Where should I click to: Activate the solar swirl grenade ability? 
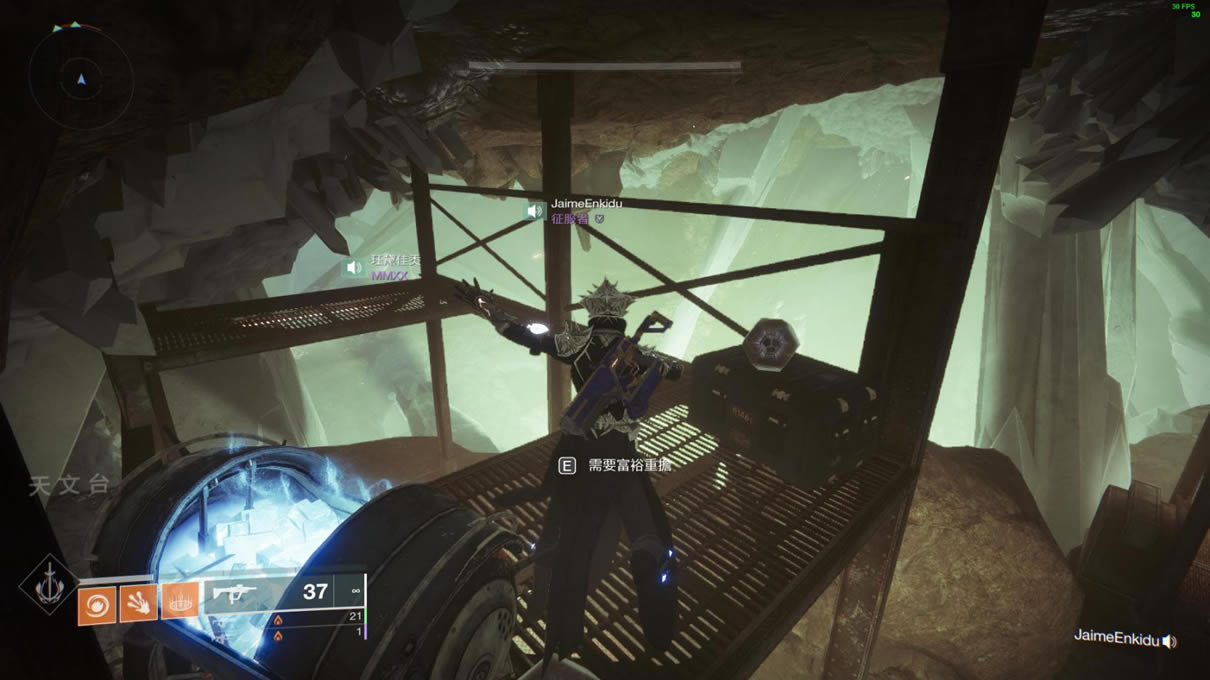point(97,604)
